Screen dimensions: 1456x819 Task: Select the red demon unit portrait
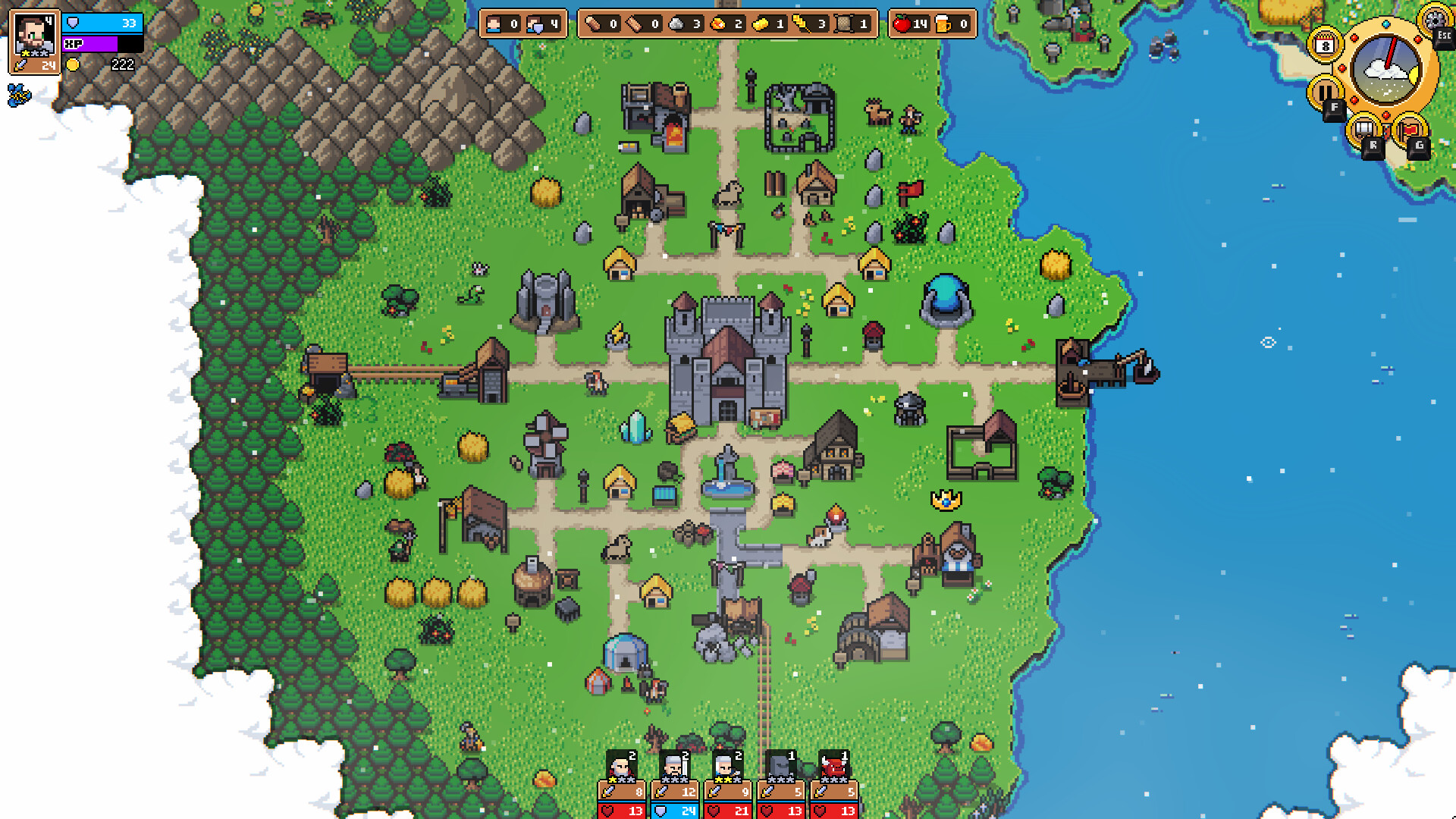[833, 766]
